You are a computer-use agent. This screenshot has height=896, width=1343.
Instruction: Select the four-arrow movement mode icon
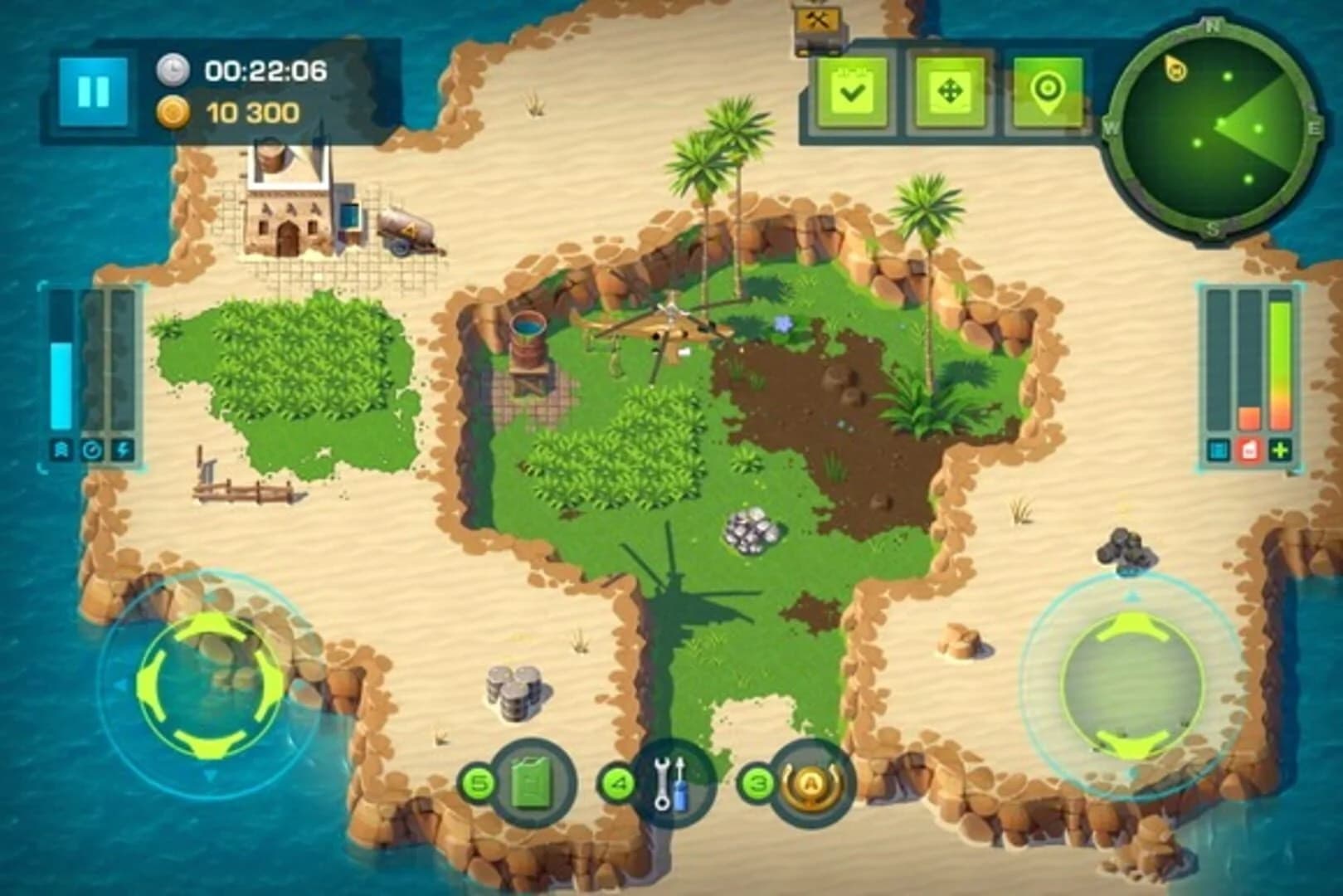pyautogui.click(x=950, y=92)
